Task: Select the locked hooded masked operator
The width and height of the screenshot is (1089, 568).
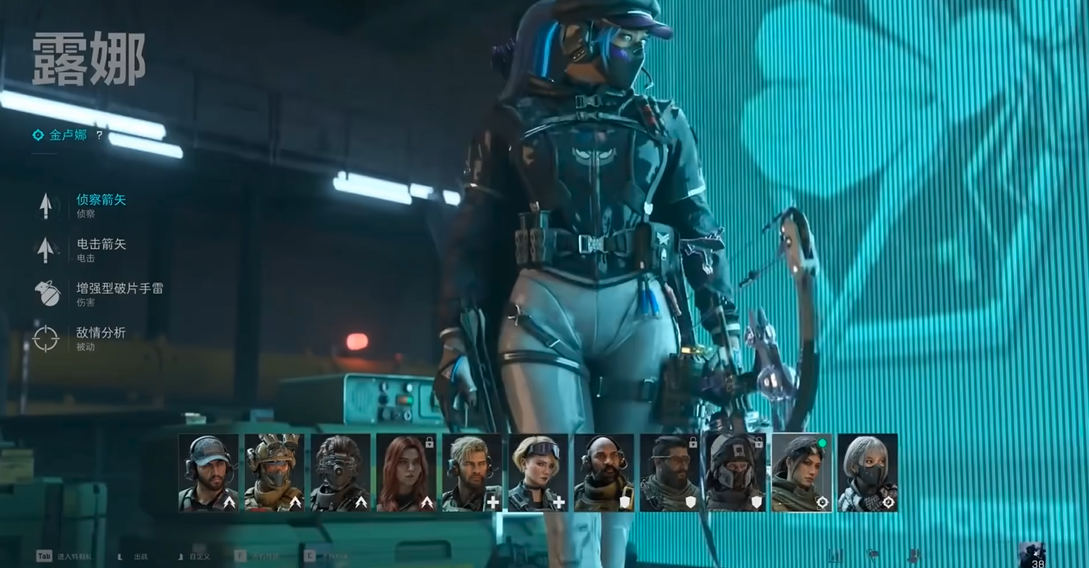Action: [x=736, y=473]
